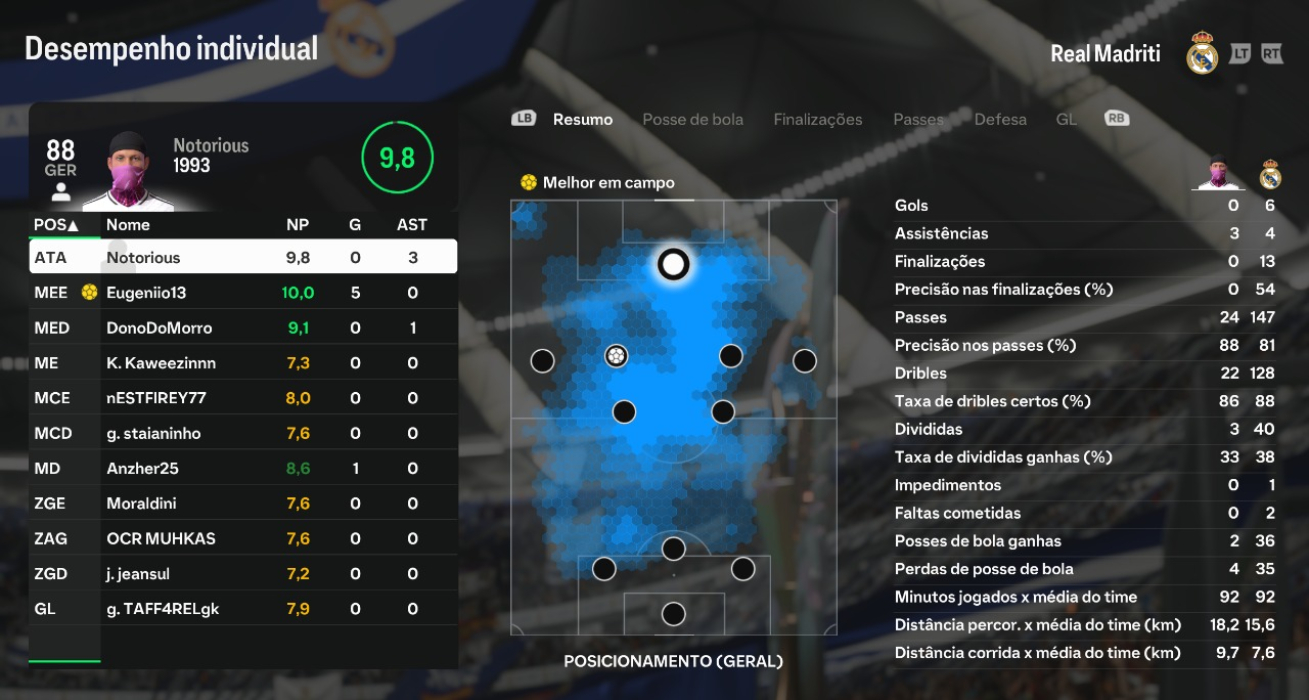Select Moraldini in the squad list
This screenshot has width=1309, height=700.
[243, 503]
